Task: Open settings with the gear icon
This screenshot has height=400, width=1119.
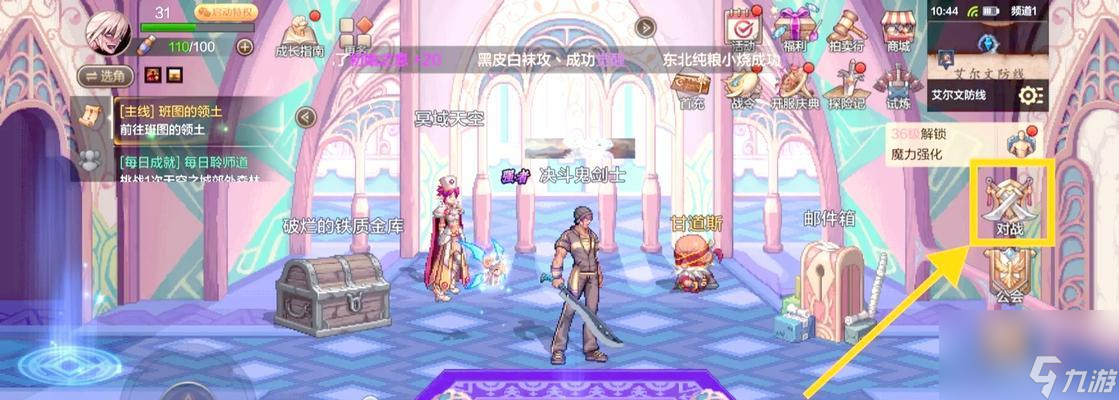Action: point(1030,95)
